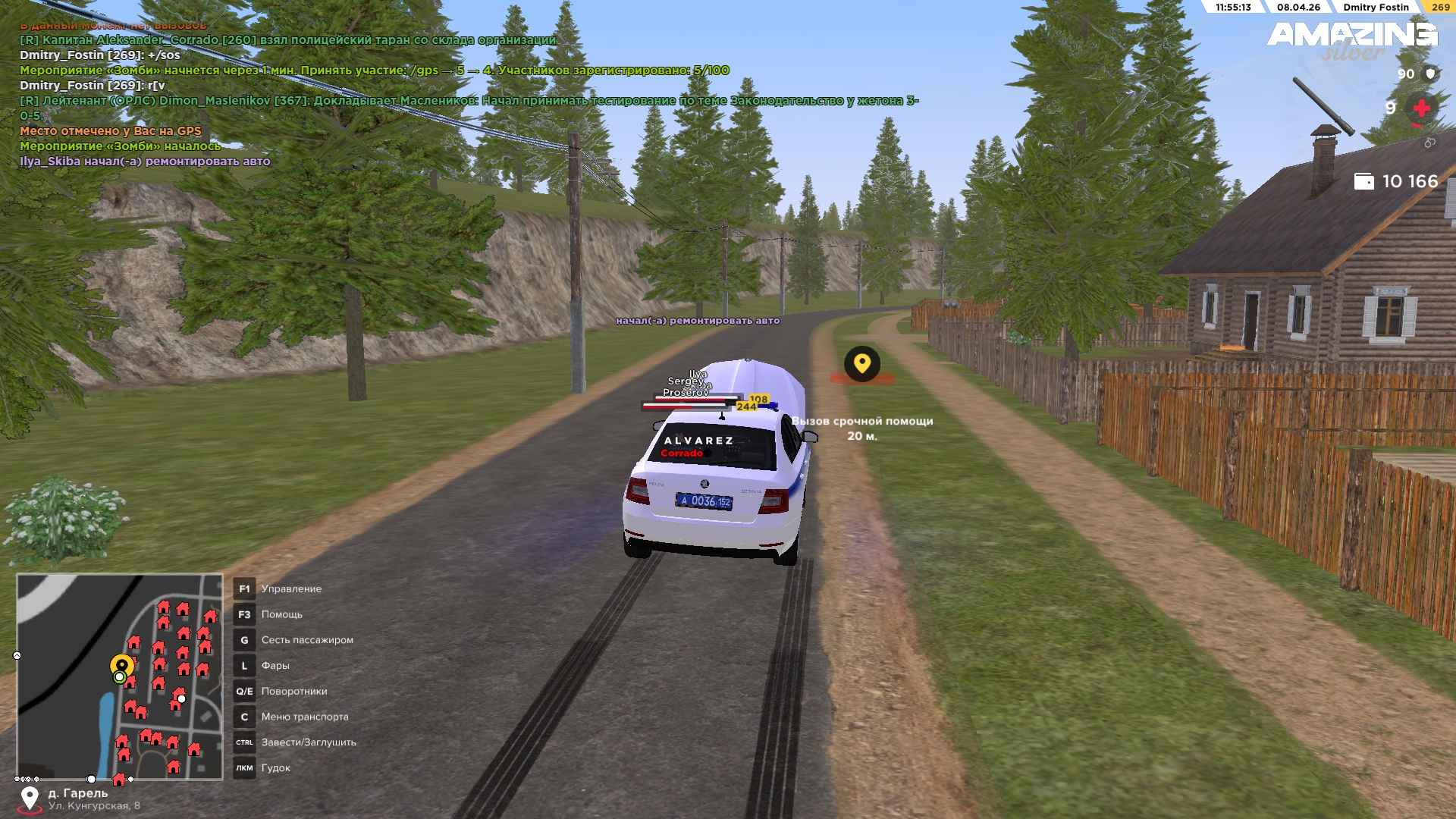Click the chat message from Ilya_Skiba
Image resolution: width=1456 pixels, height=819 pixels.
click(145, 161)
